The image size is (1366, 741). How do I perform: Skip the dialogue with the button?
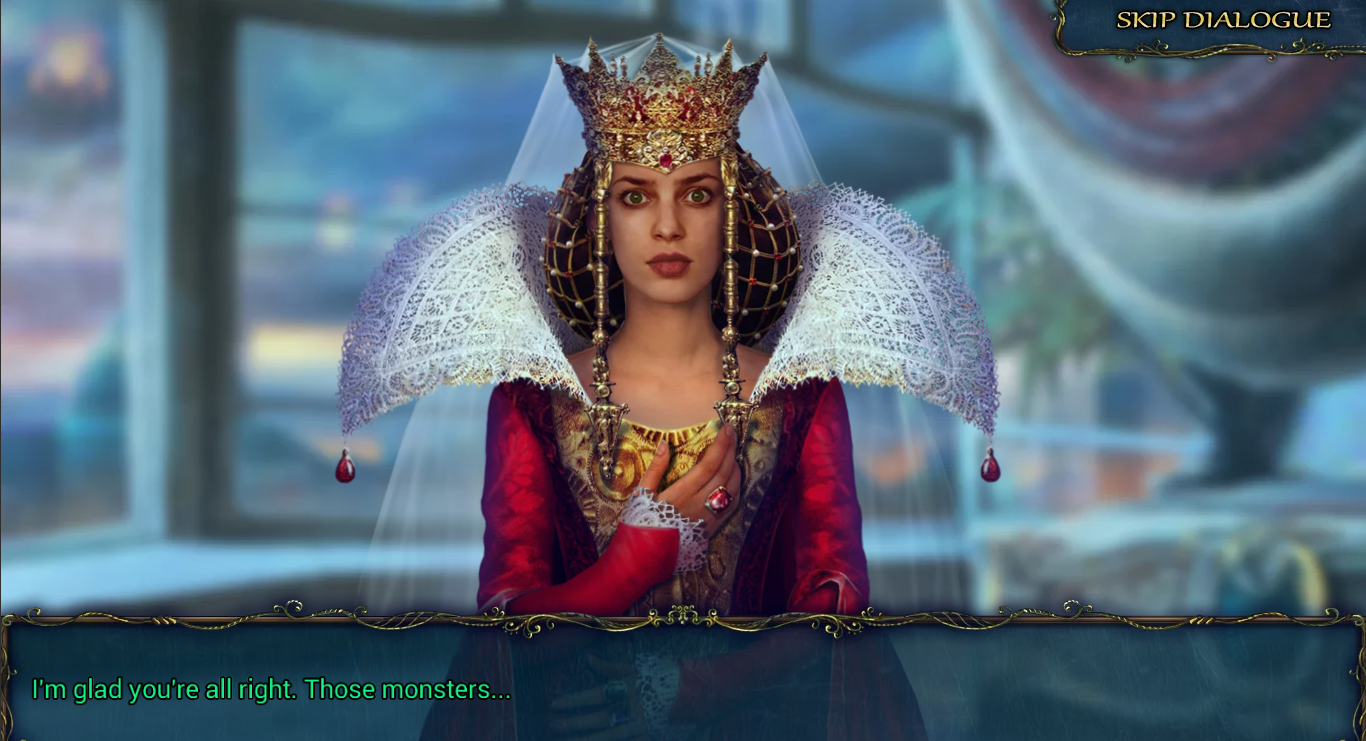tap(1222, 21)
